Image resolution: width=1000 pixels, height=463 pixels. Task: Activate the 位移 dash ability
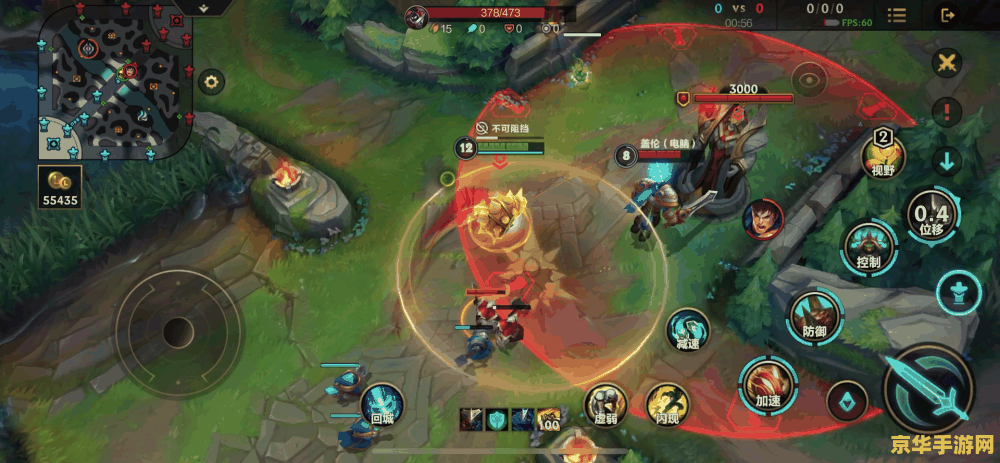[931, 215]
